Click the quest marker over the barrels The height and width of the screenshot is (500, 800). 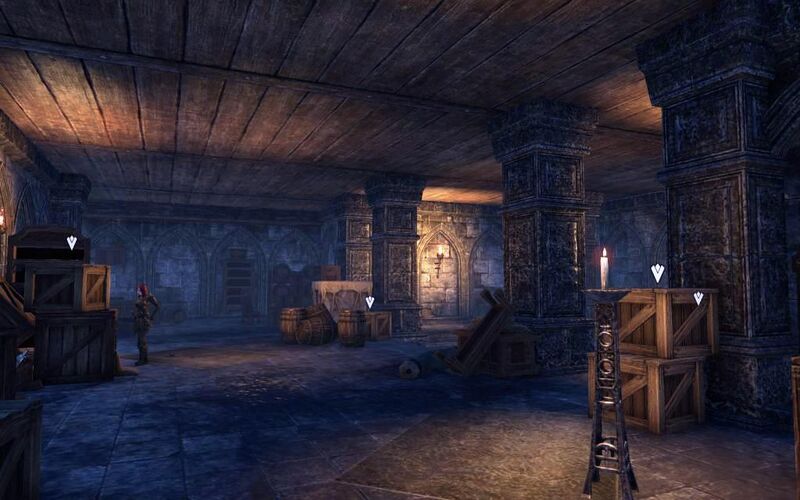[x=370, y=301]
